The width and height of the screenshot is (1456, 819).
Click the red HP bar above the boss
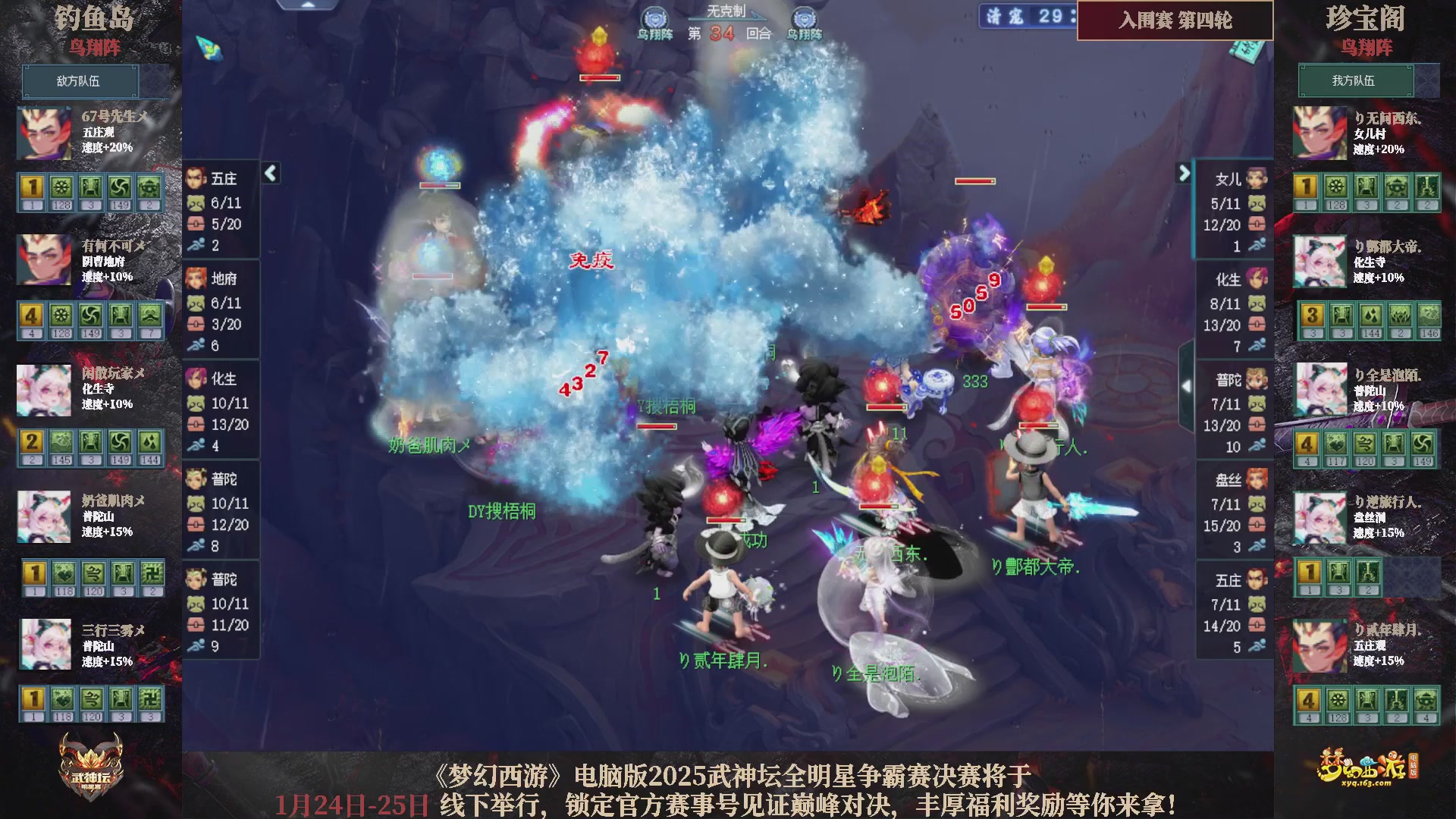tap(601, 77)
